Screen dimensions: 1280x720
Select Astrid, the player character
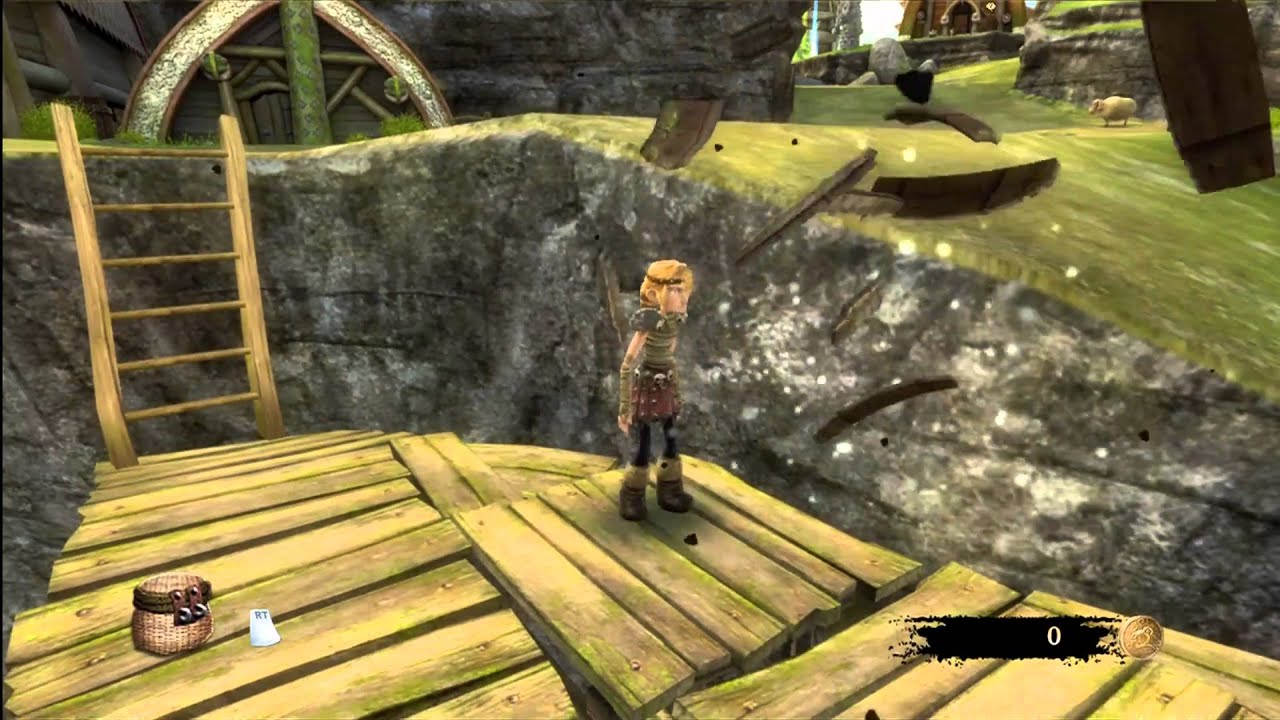point(660,390)
